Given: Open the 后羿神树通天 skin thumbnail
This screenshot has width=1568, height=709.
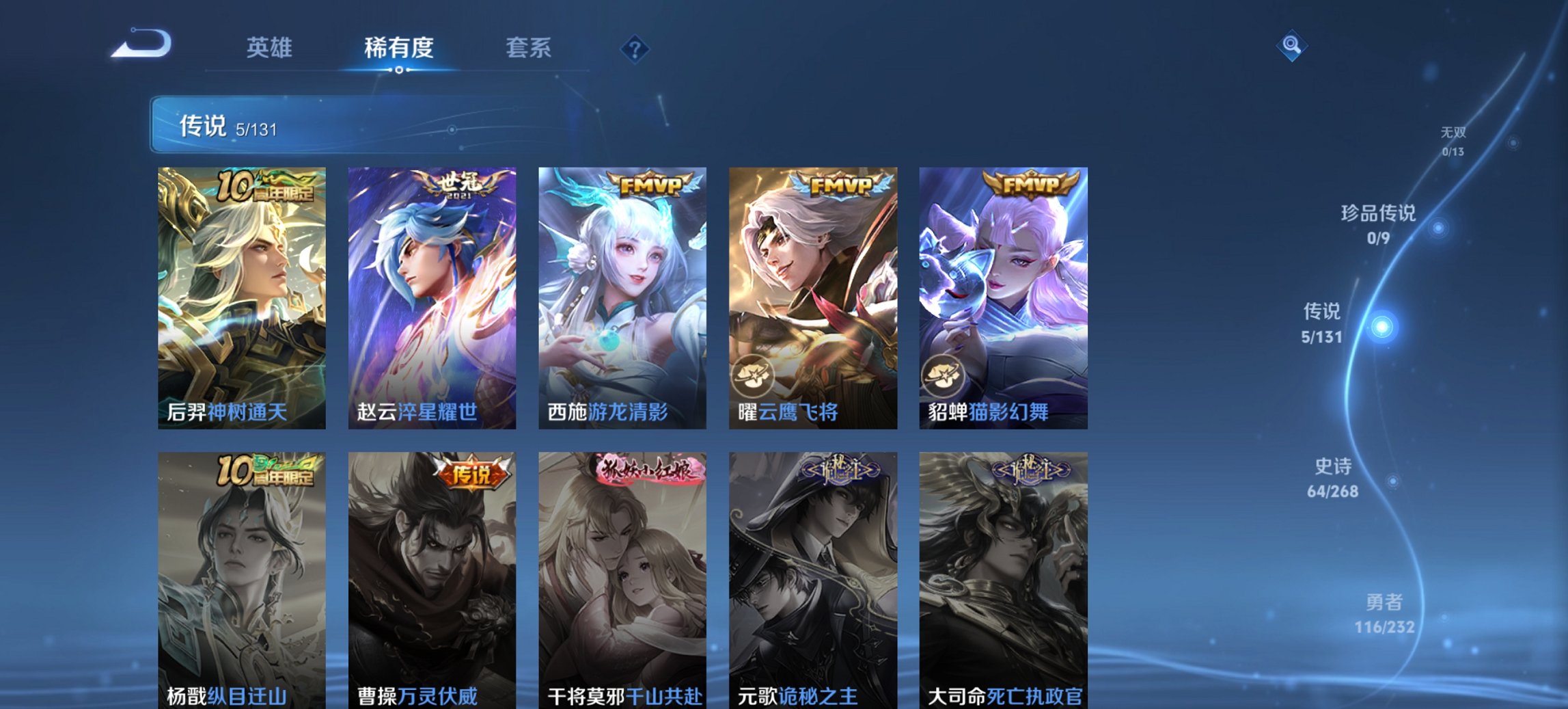Looking at the screenshot, I should (240, 294).
